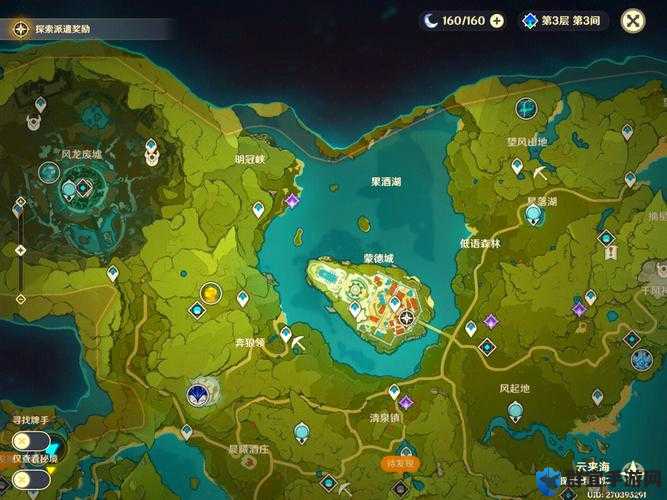Image resolution: width=667 pixels, height=500 pixels.
Task: Close the map with the X button
Action: (x=633, y=20)
